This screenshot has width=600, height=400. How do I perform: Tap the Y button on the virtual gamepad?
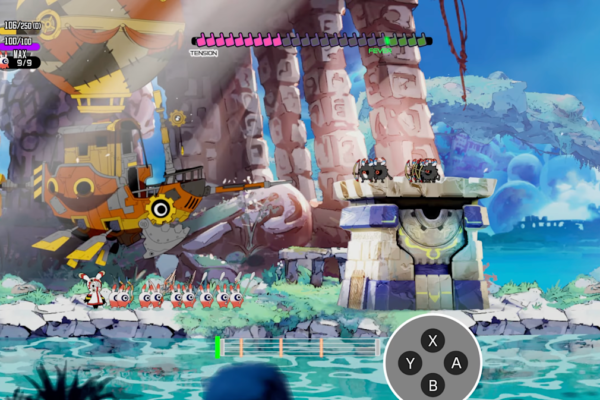[409, 363]
